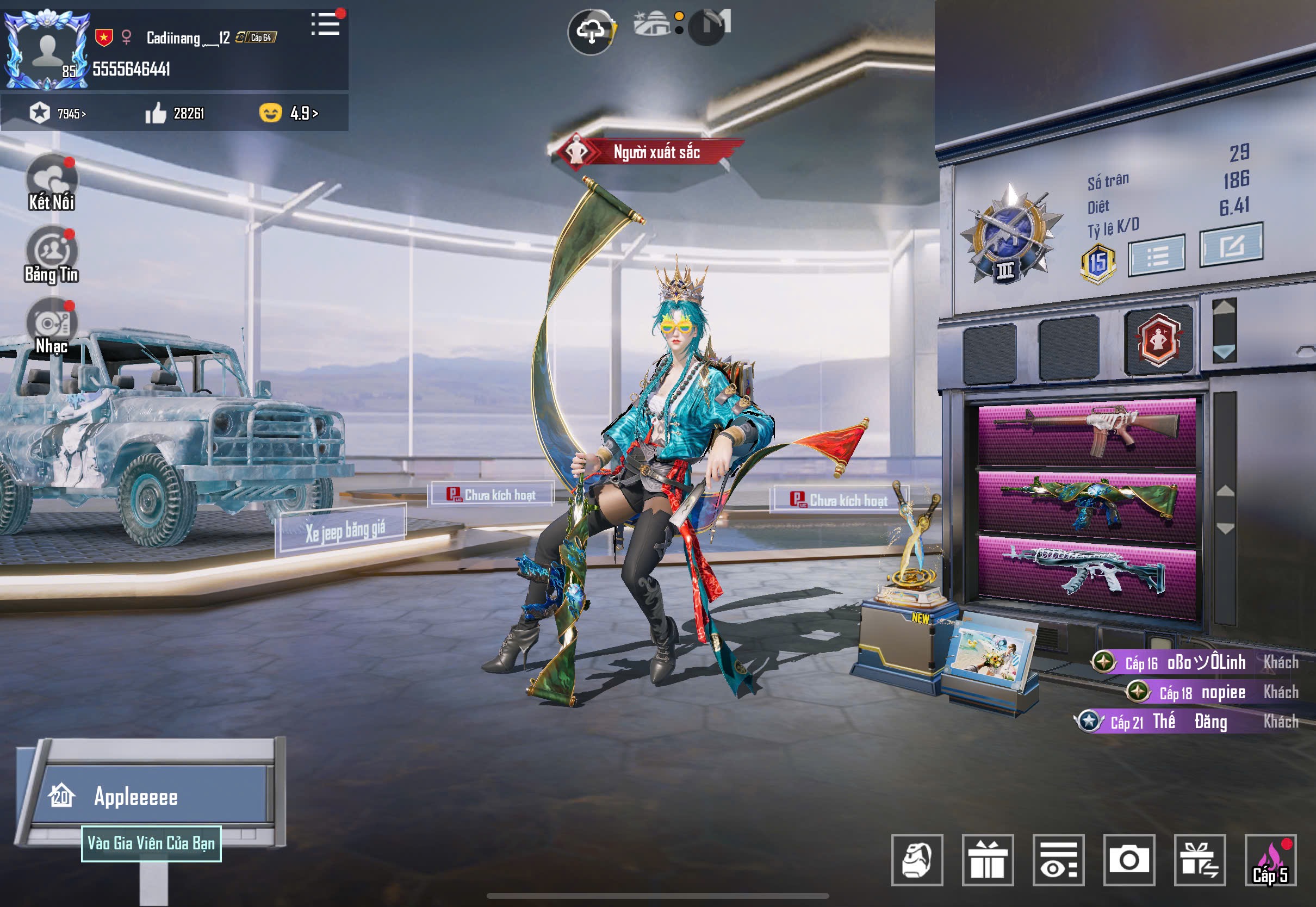Screen dimensions: 1316x907
Task: Select the M16 rifle skin showcase
Action: click(1087, 432)
